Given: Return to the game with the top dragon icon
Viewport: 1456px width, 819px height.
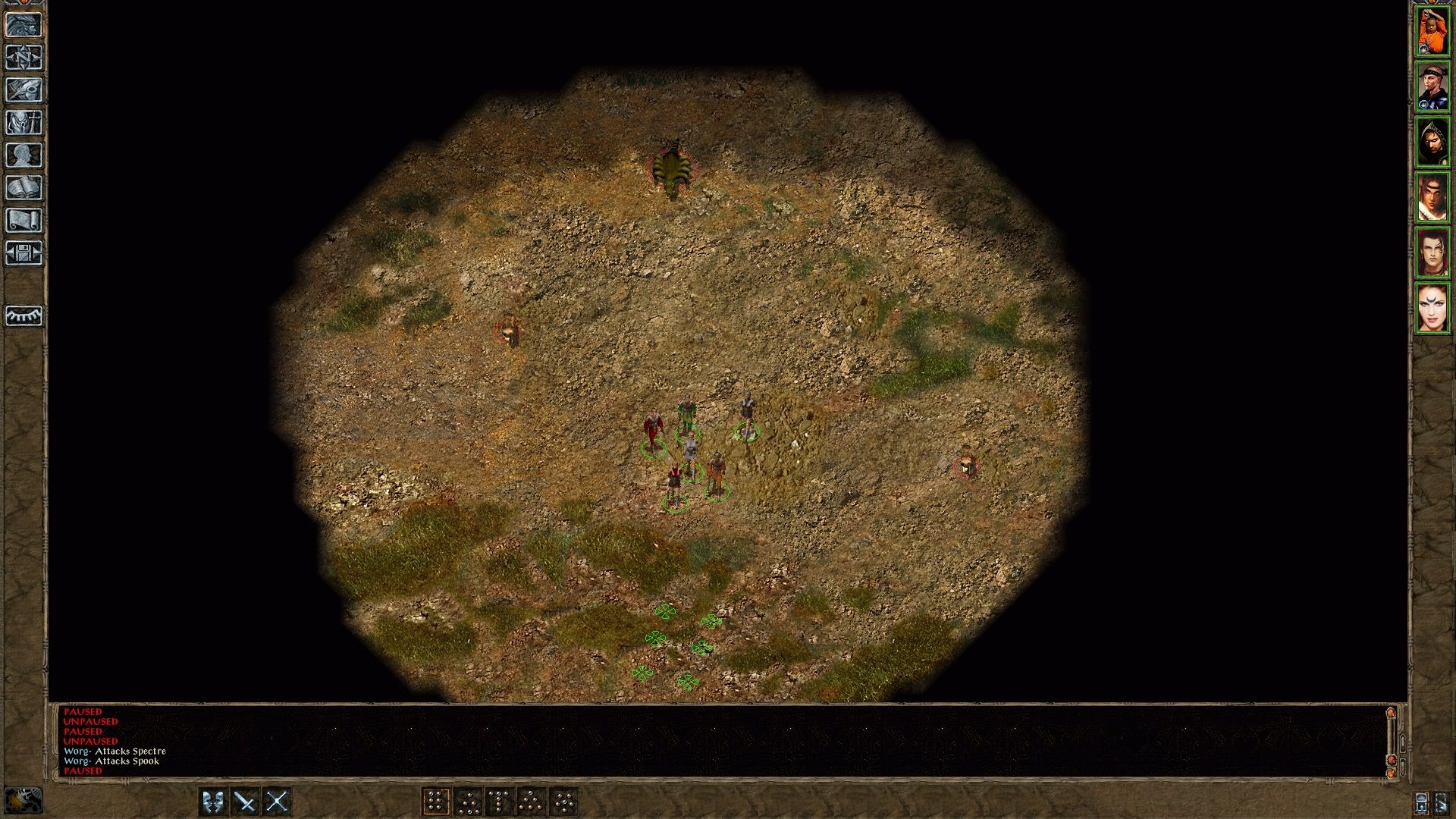Looking at the screenshot, I should [25, 24].
